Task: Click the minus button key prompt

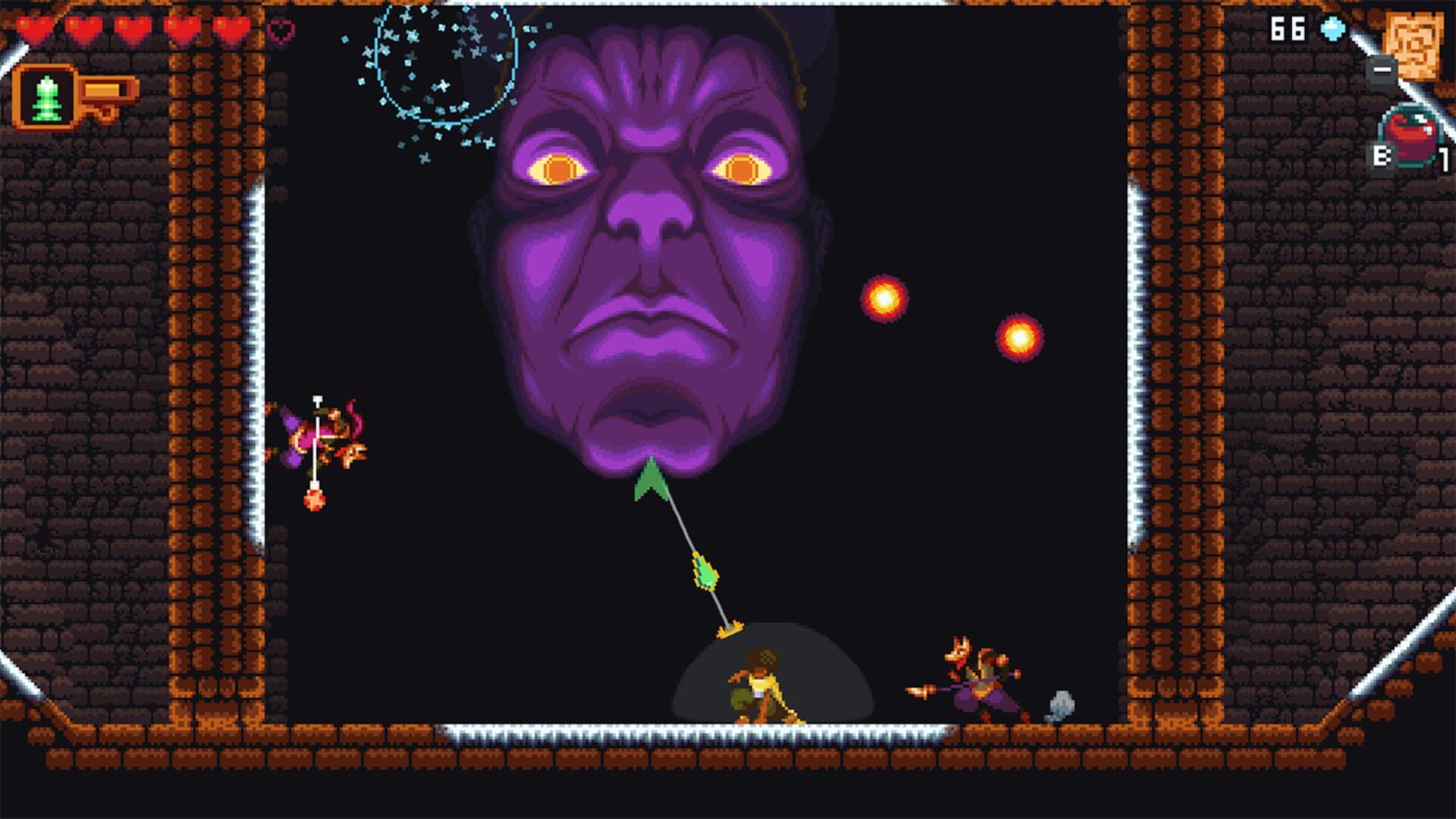Action: pyautogui.click(x=1383, y=71)
